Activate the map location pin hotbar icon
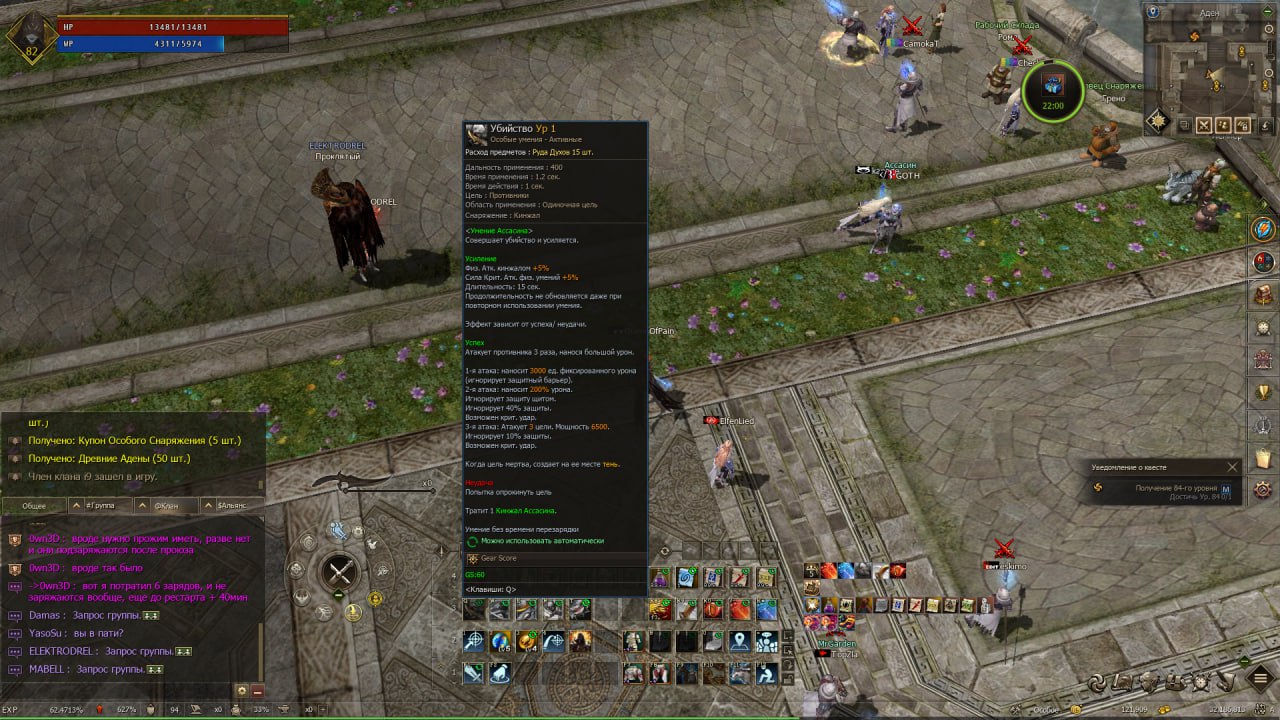 (740, 641)
